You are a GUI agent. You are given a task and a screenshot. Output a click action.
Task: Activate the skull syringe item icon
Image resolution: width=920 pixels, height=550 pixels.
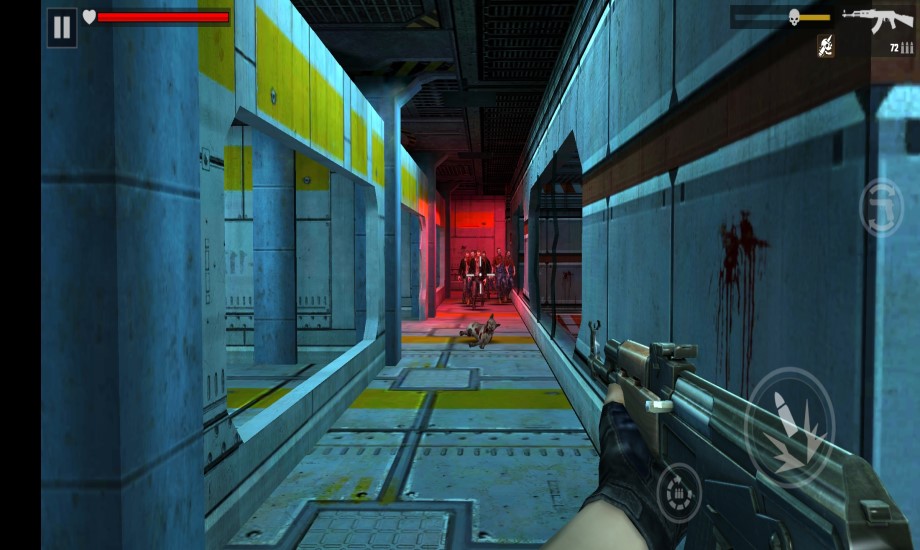(x=826, y=45)
